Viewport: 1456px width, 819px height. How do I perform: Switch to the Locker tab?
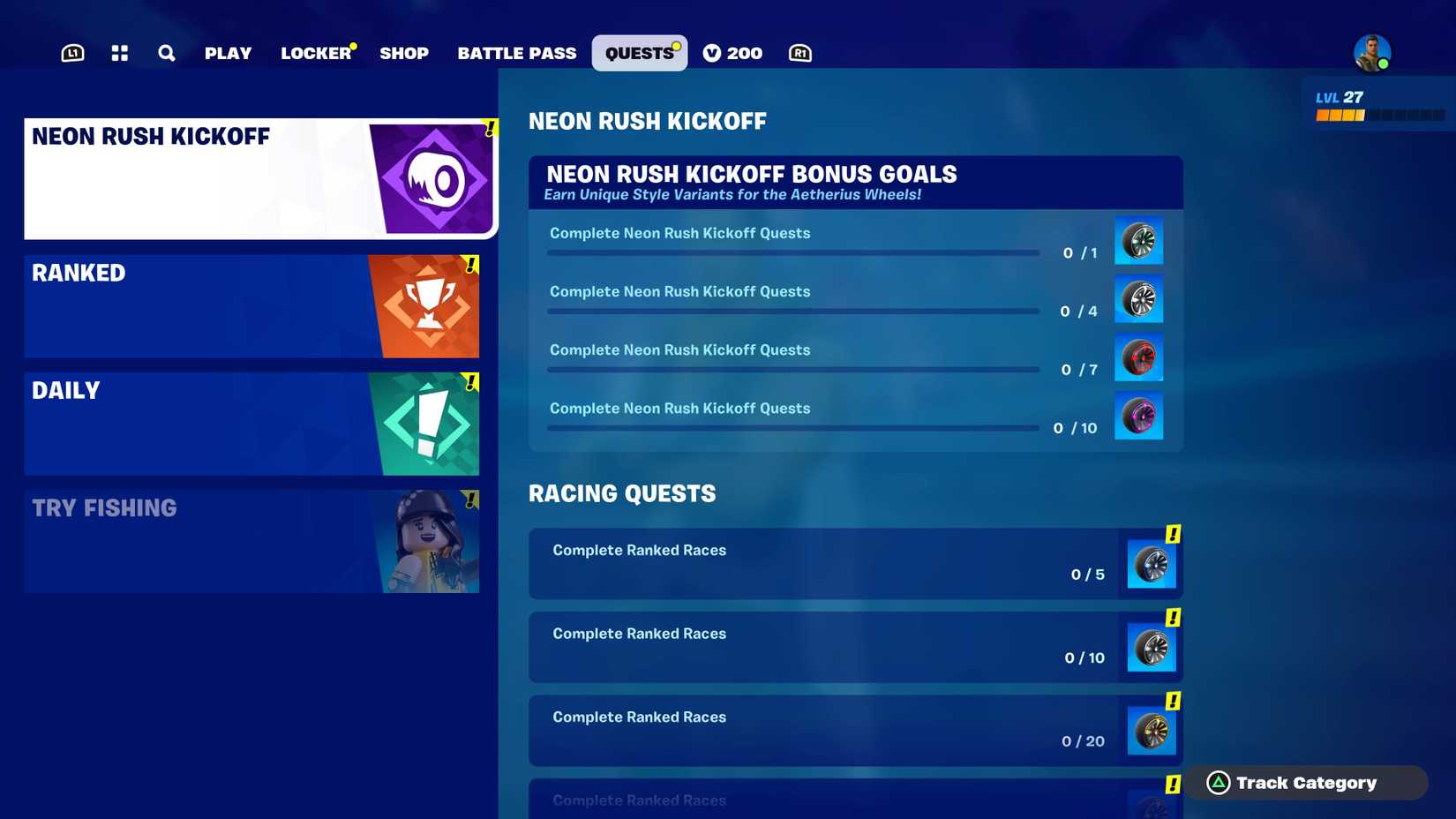click(x=315, y=52)
